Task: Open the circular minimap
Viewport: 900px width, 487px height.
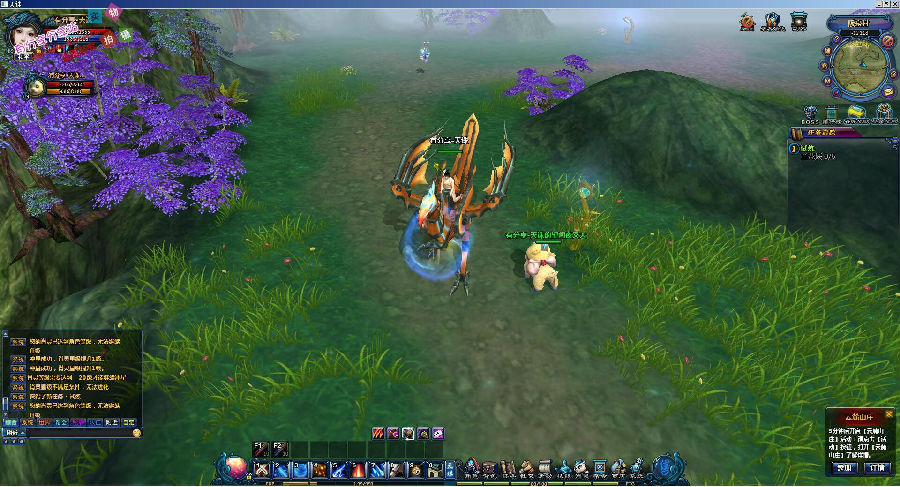Action: tap(859, 66)
